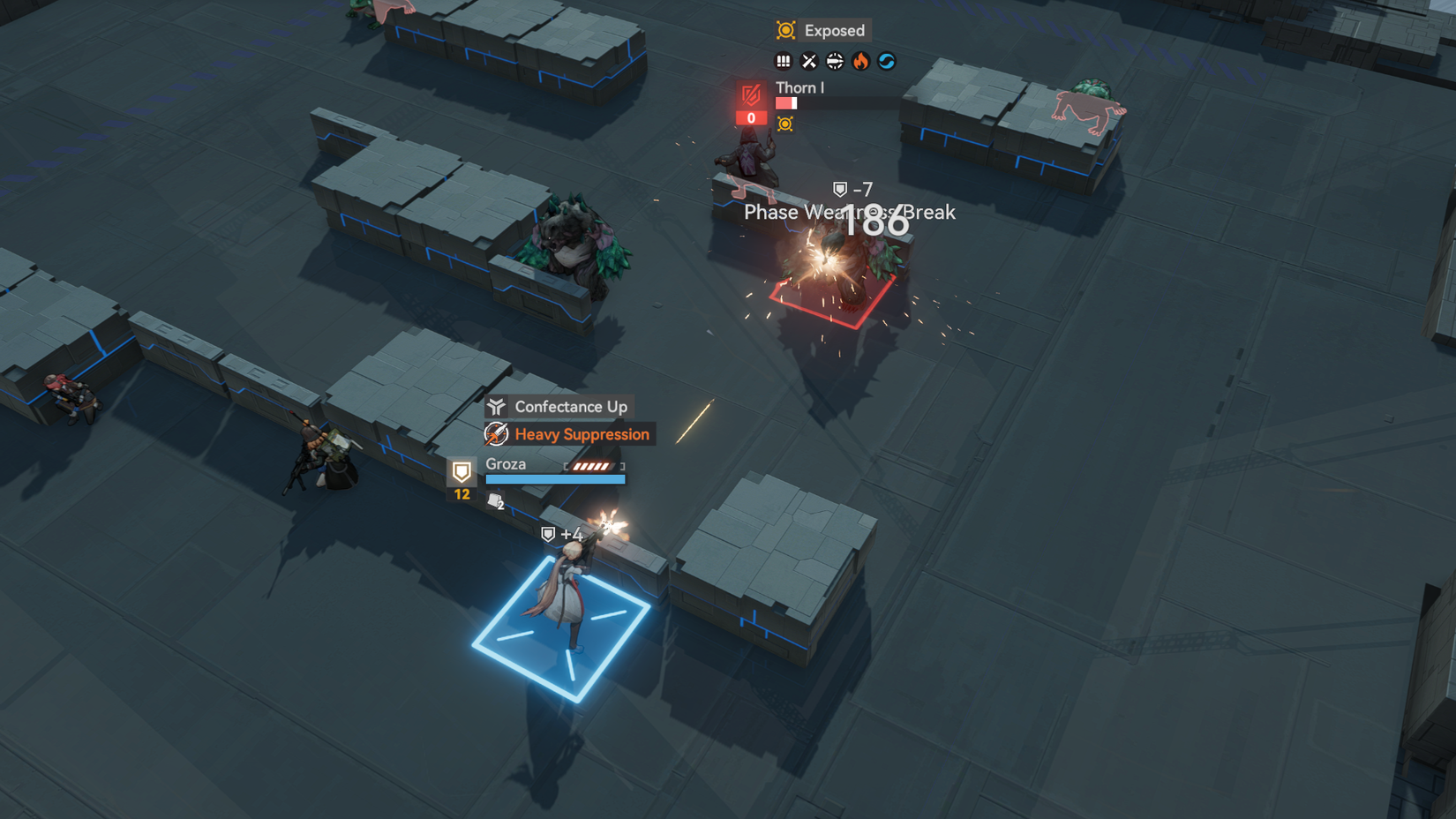Image resolution: width=1456 pixels, height=819 pixels.
Task: Click the Phase Weakness Break text
Action: point(850,212)
